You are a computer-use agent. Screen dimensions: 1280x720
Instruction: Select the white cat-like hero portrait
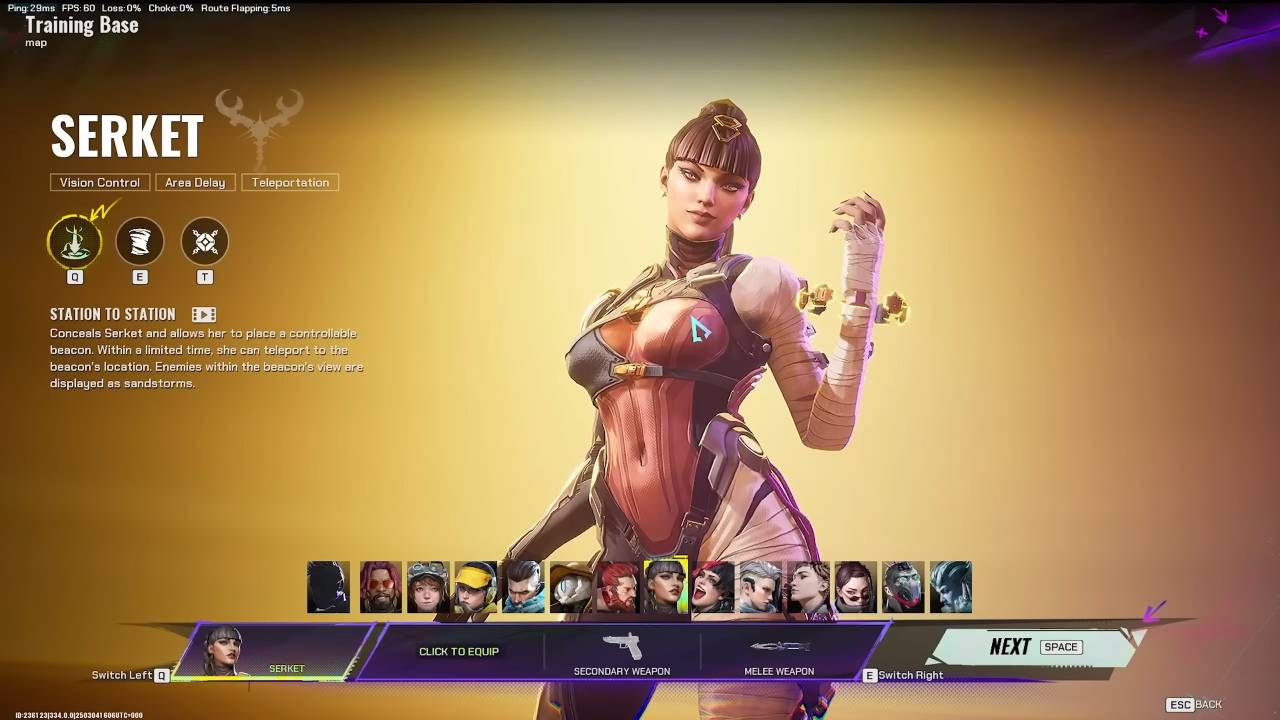pos(571,587)
